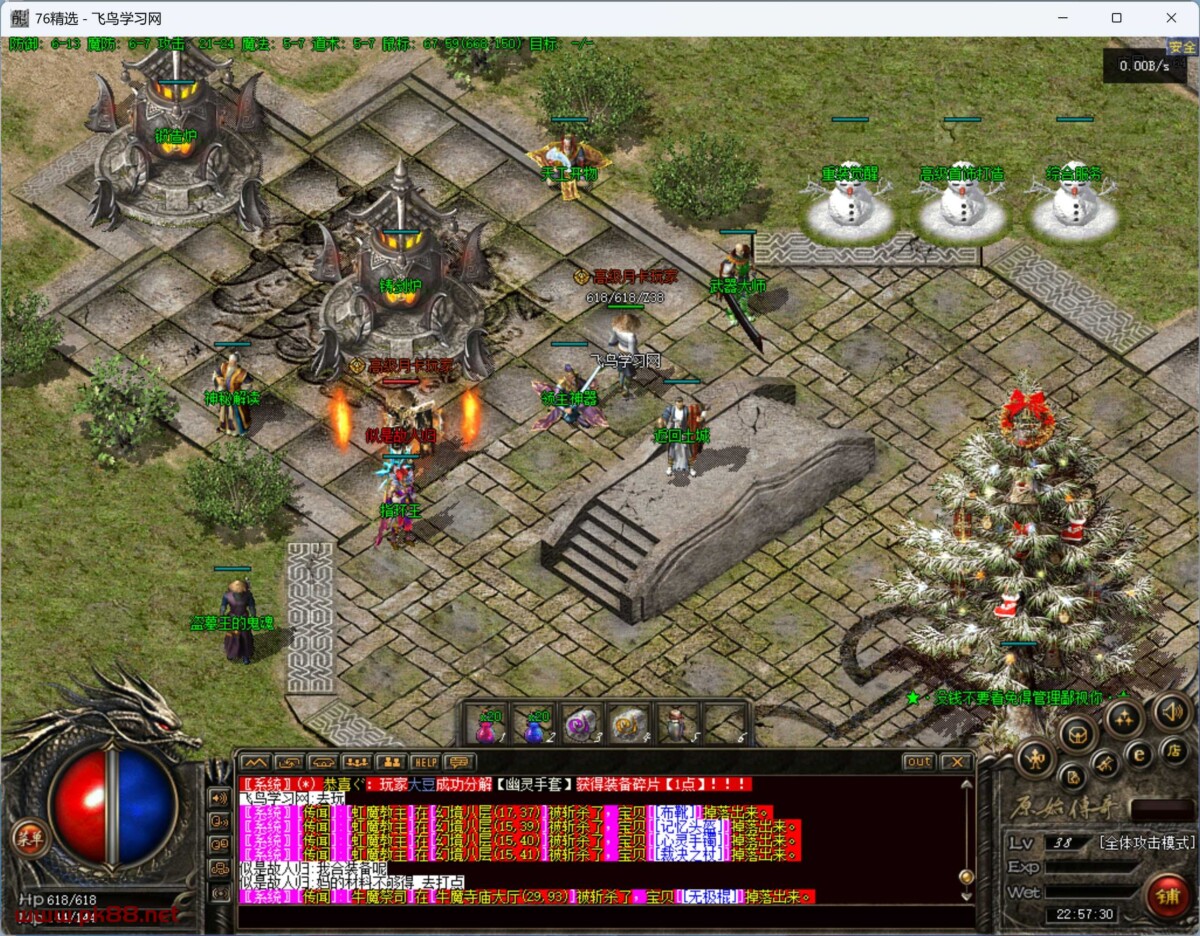Click the round 'e' icon button

coord(1138,752)
